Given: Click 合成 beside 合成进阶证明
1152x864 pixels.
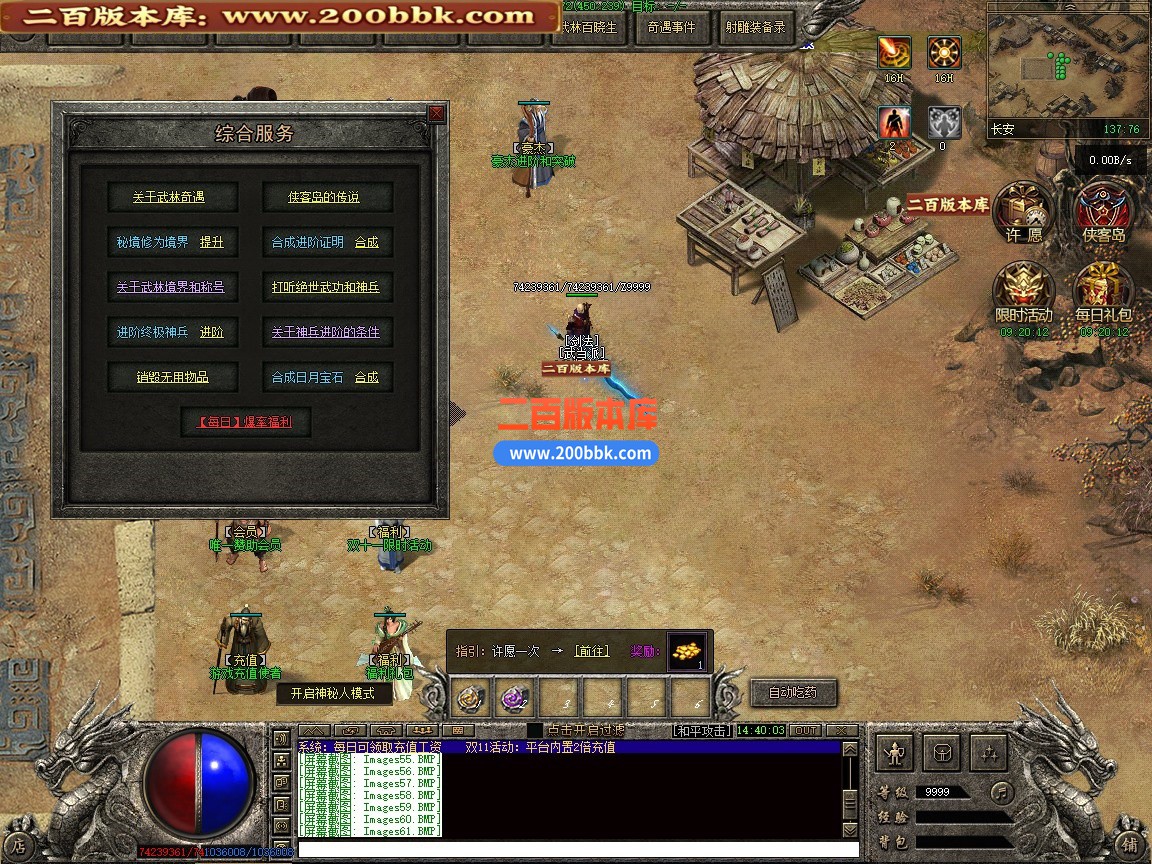Looking at the screenshot, I should 367,242.
